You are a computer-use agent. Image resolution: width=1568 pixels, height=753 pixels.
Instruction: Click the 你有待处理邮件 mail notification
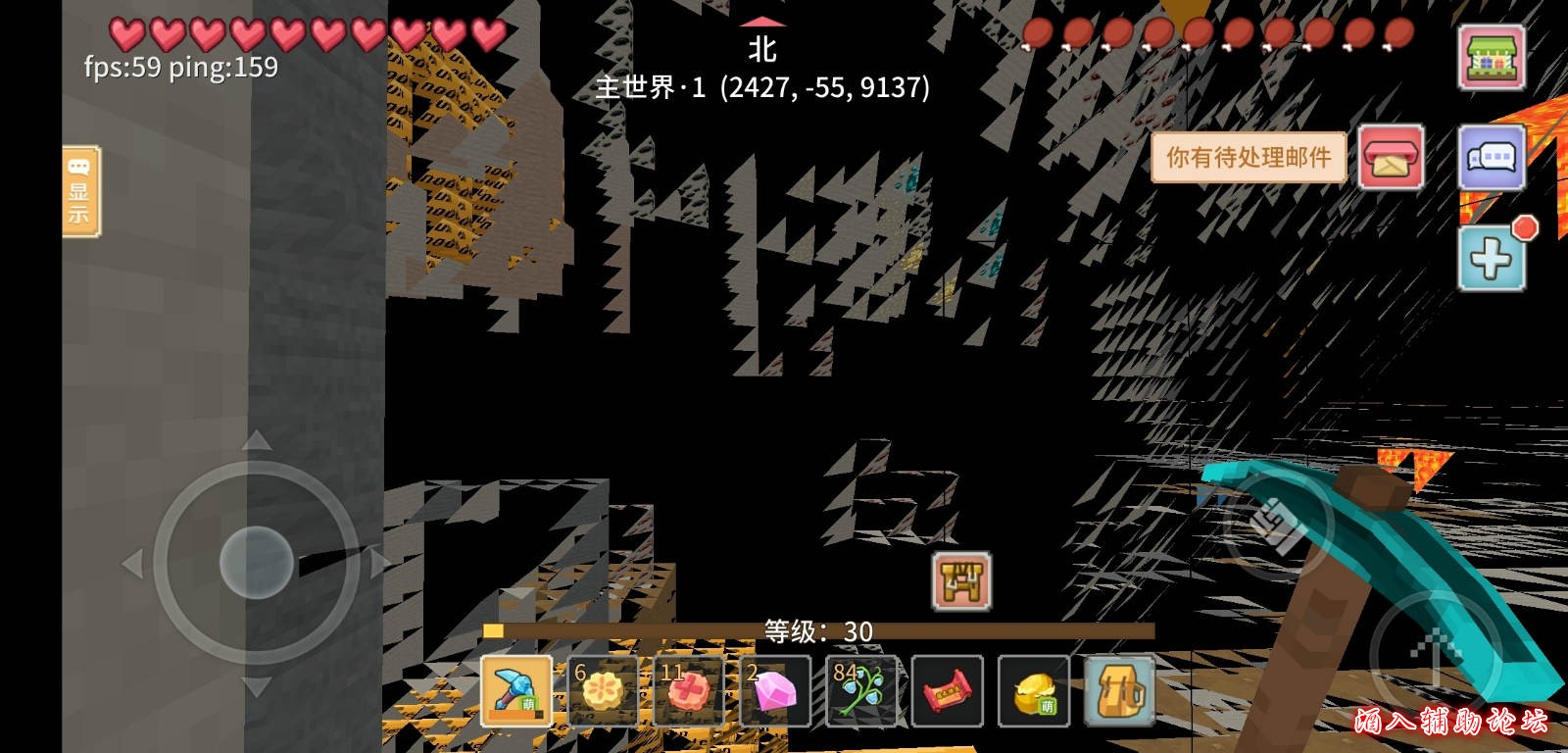1249,158
